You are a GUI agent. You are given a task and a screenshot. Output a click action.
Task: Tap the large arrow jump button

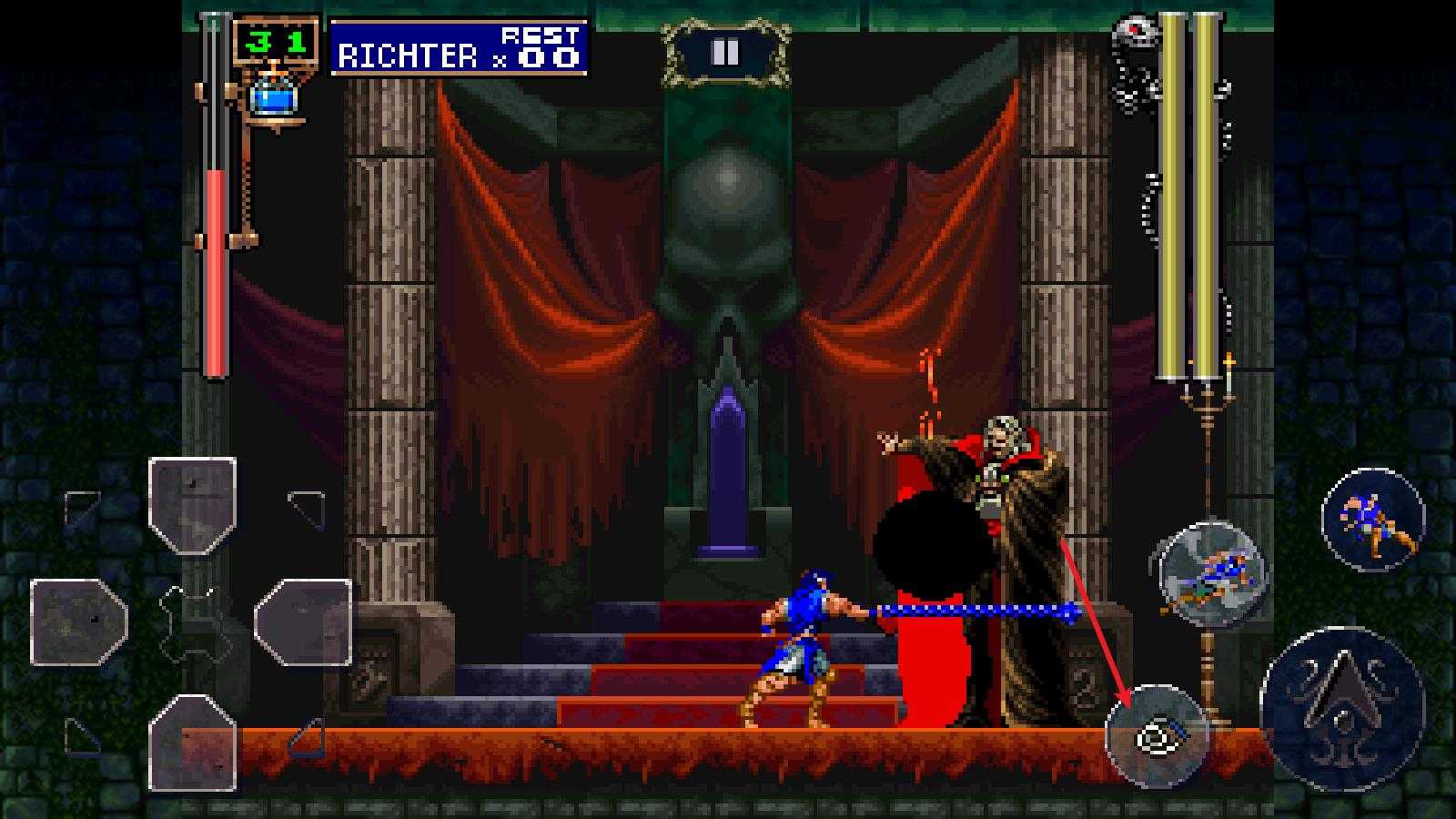coord(1342,695)
